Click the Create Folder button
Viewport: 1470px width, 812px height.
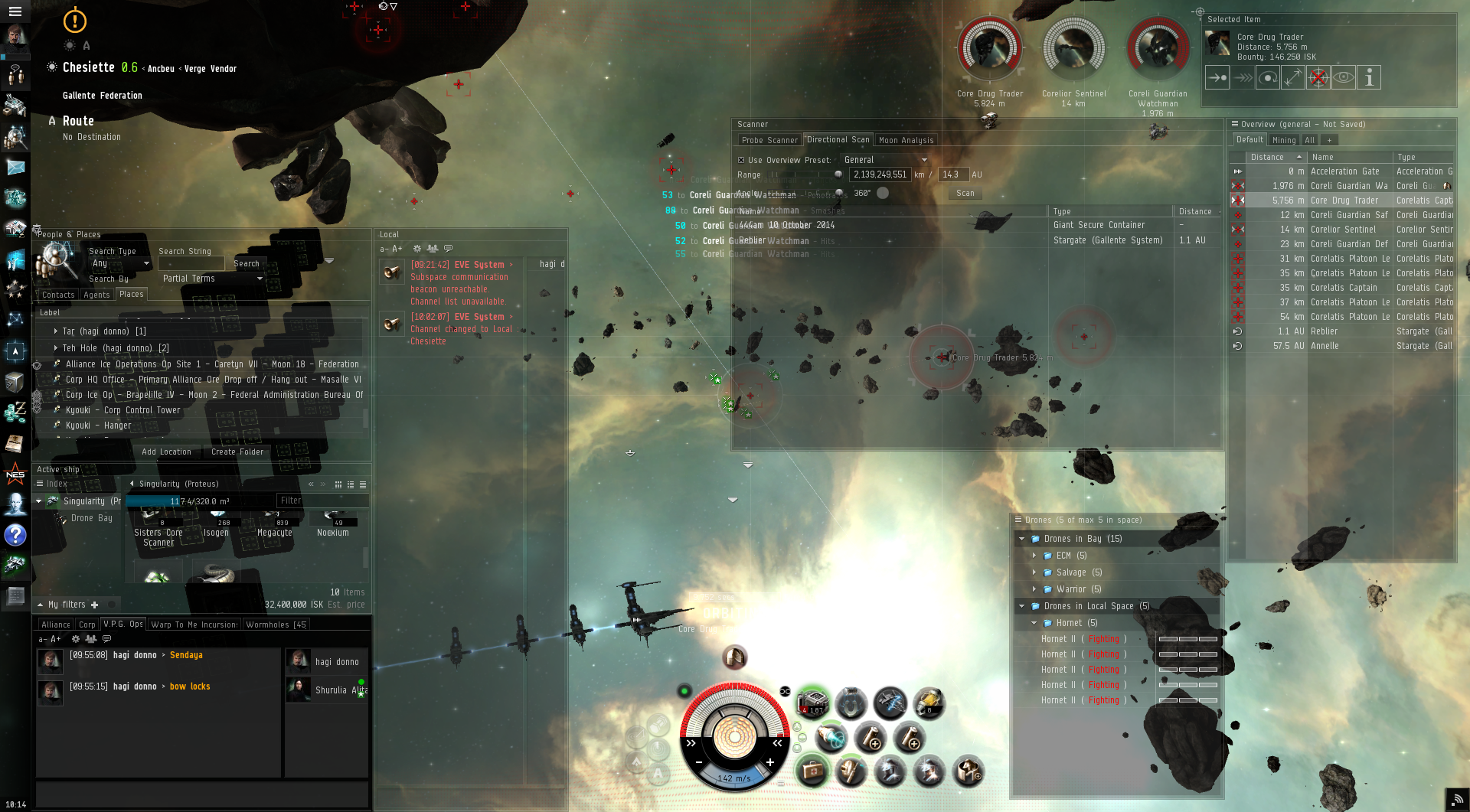coord(237,452)
